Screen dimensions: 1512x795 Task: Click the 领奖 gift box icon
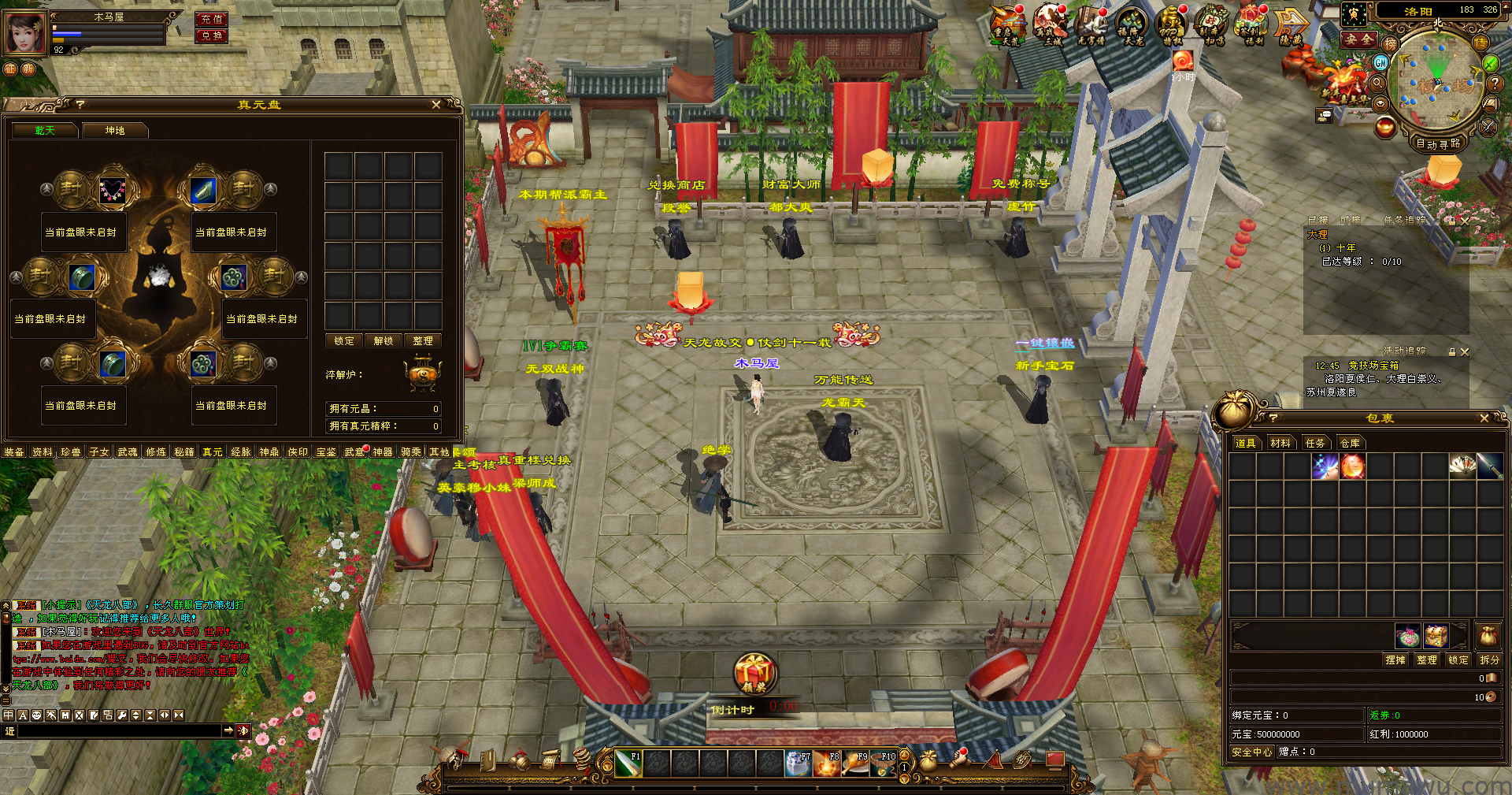[x=755, y=674]
